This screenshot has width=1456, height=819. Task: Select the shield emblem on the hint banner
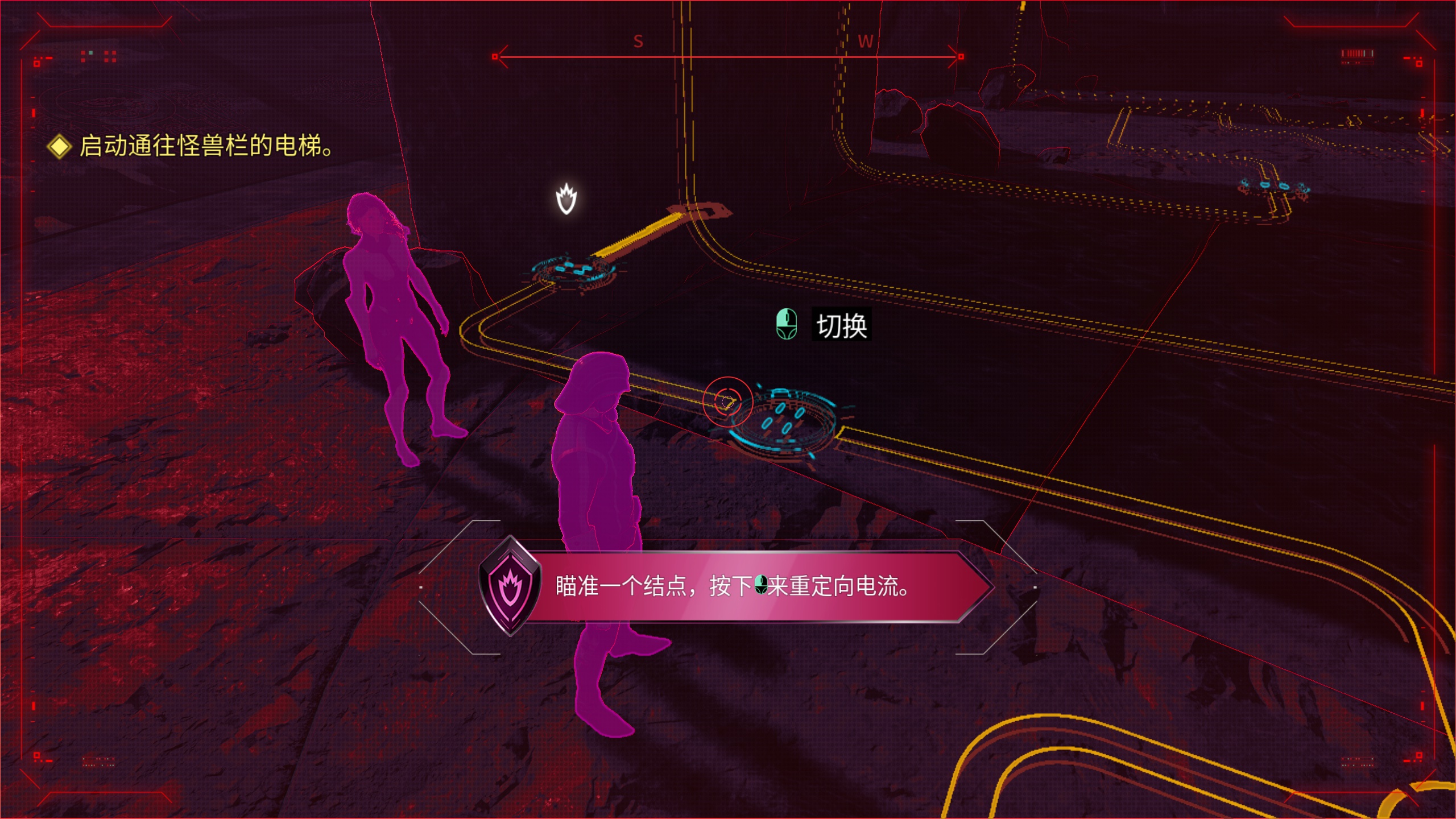pyautogui.click(x=510, y=586)
